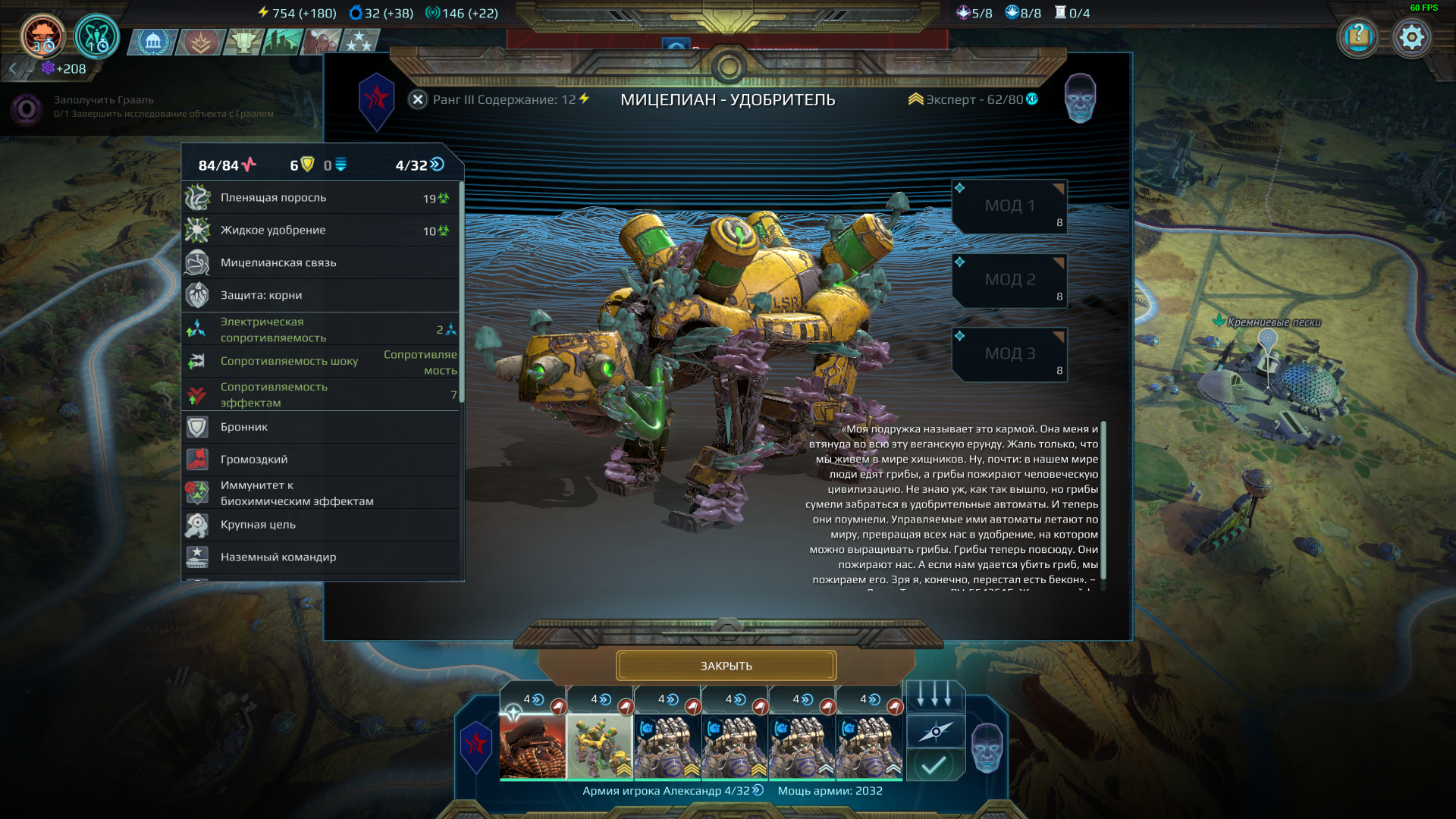The height and width of the screenshot is (819, 1456).
Task: Open the diplomacy building icon tab
Action: pyautogui.click(x=153, y=42)
